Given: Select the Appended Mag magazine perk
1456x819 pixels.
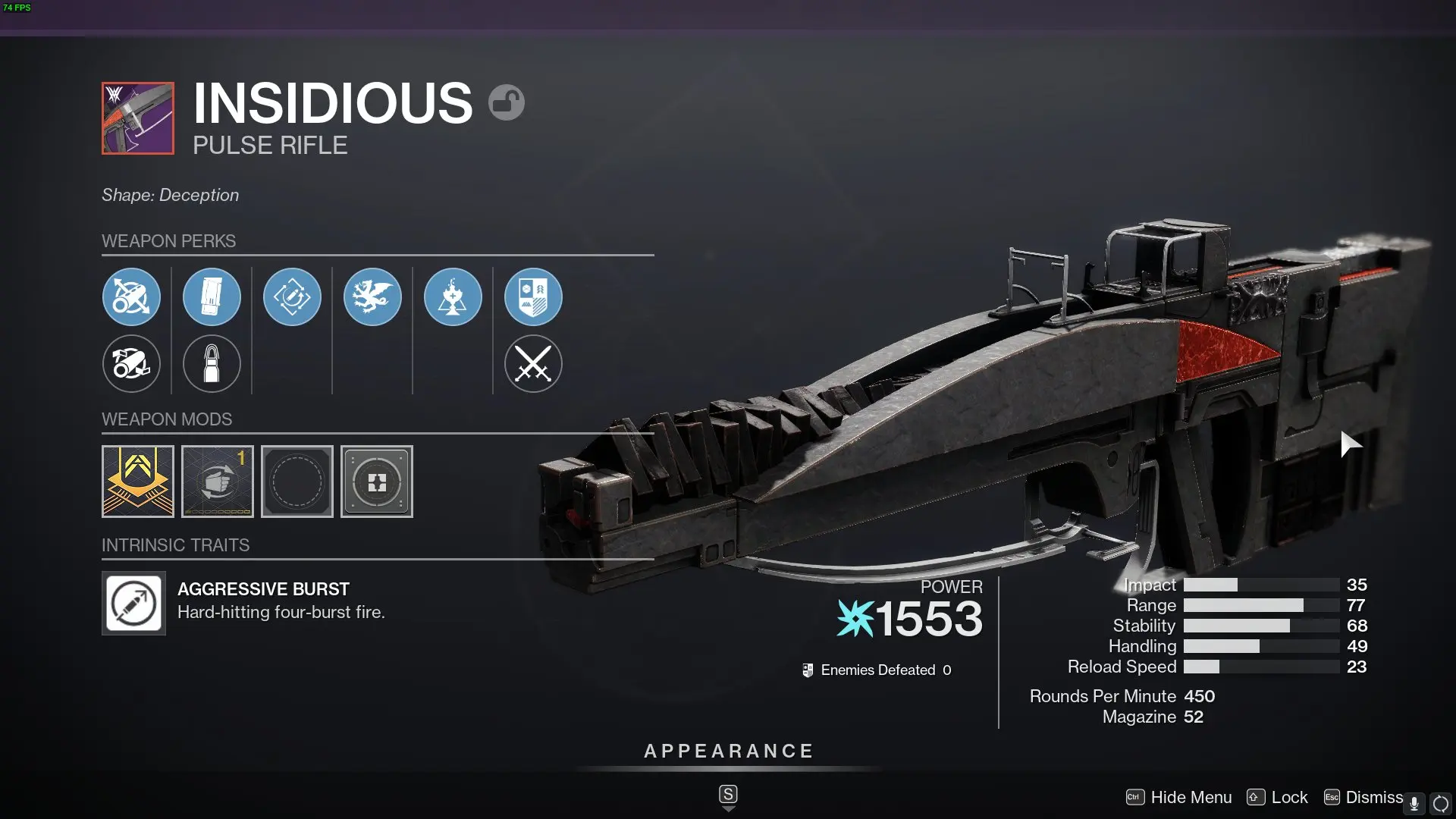Looking at the screenshot, I should click(x=212, y=297).
